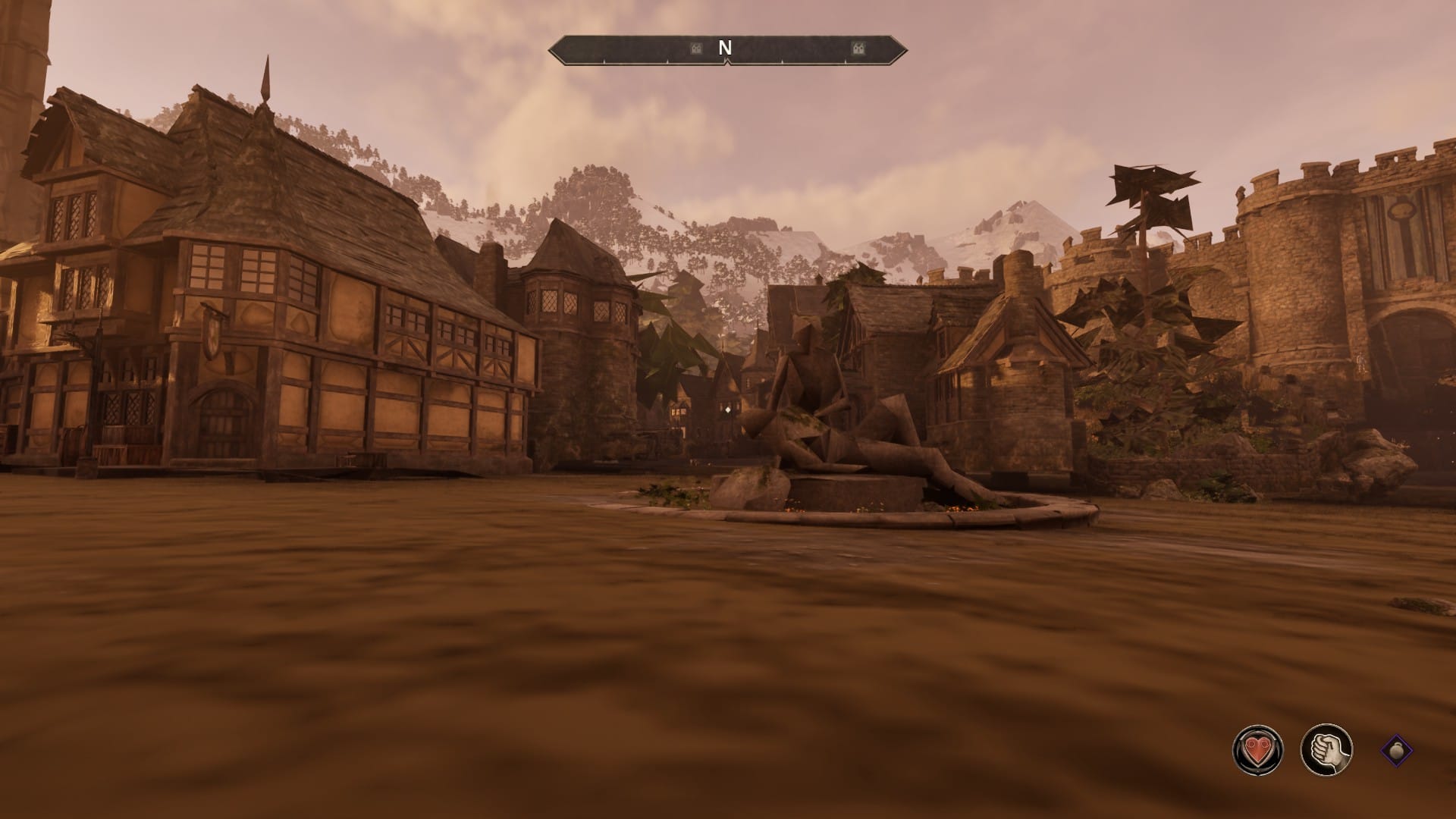Click the purple diamond potion effect icon
The image size is (1456, 819).
coord(1396,750)
